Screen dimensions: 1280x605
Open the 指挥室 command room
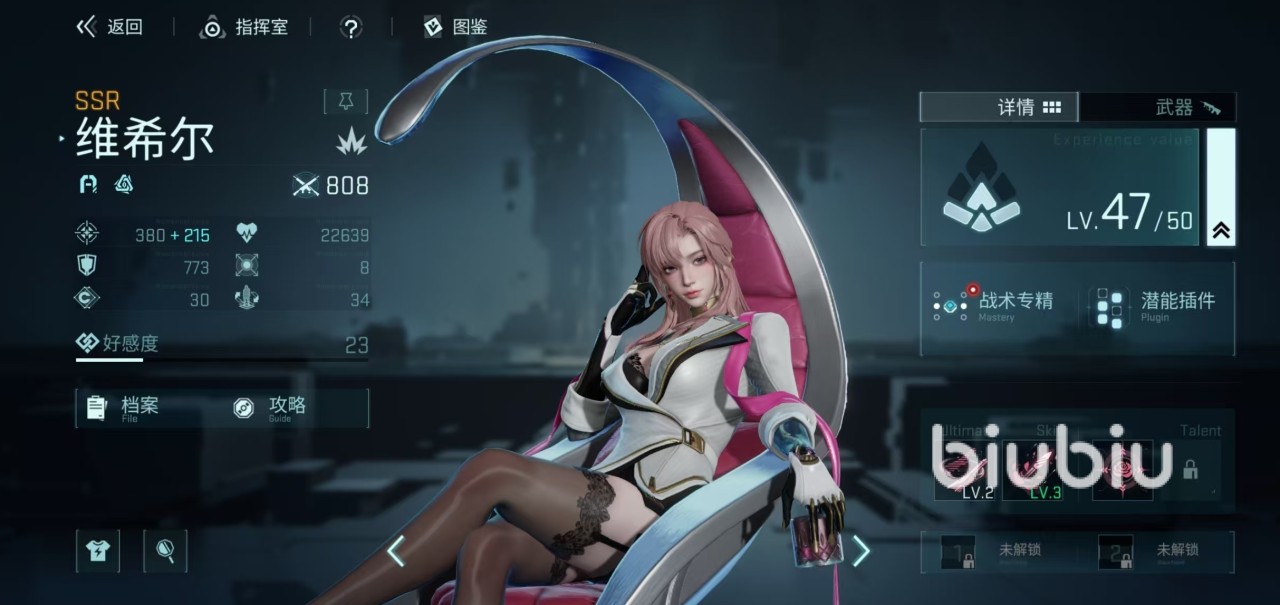pyautogui.click(x=245, y=27)
